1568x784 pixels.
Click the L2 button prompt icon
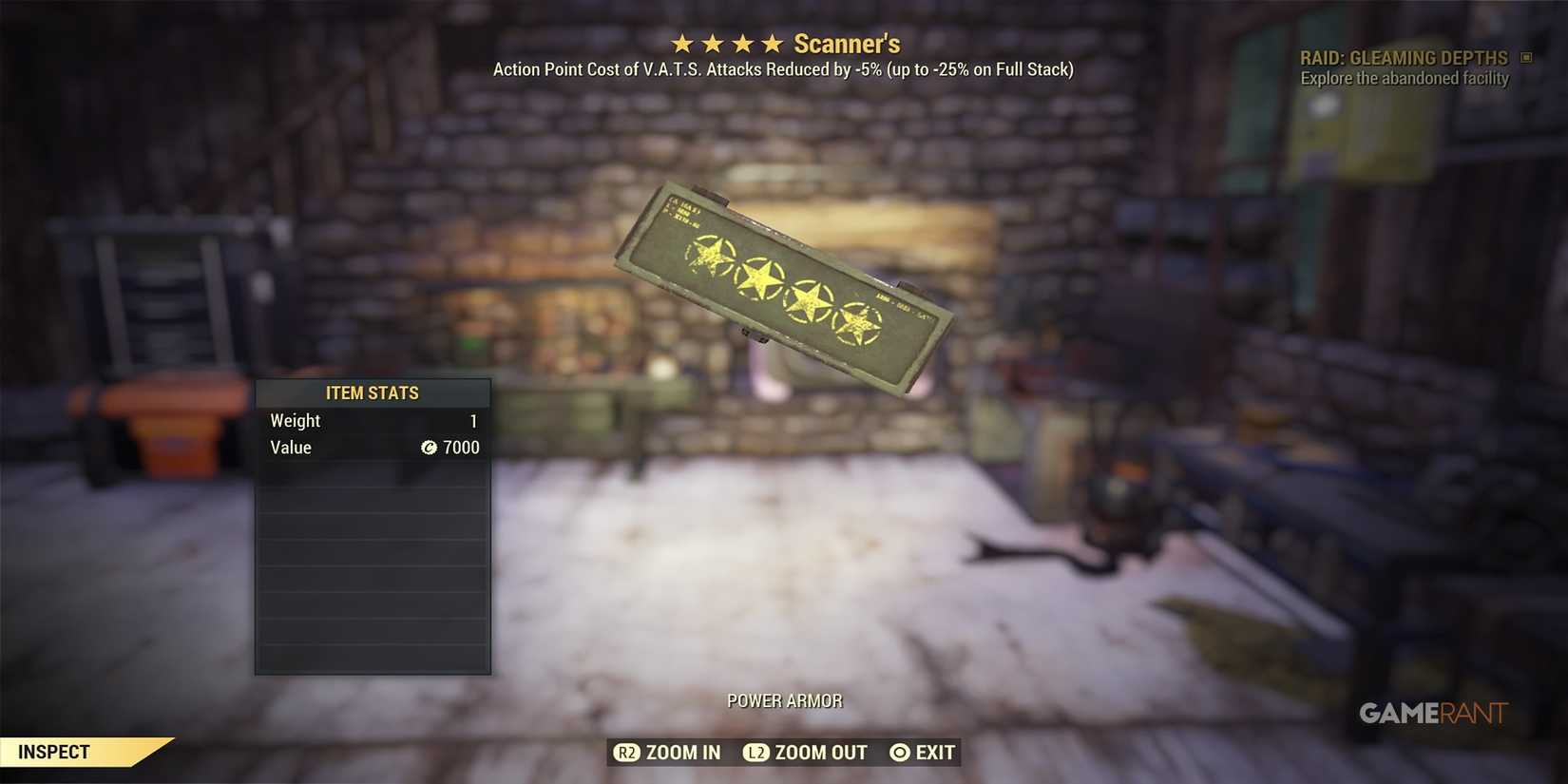tap(756, 752)
